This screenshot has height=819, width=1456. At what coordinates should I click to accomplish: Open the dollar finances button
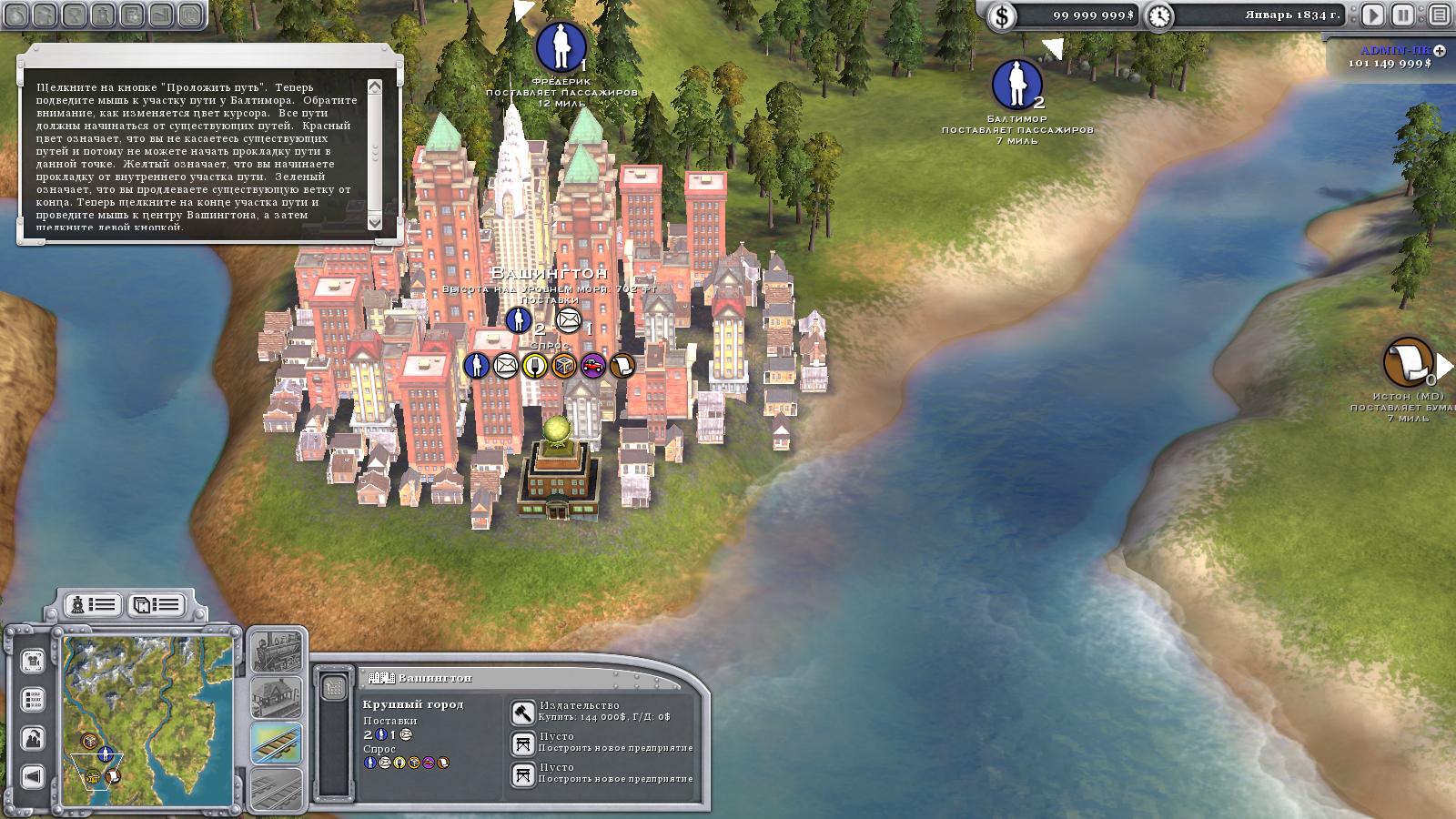click(x=1002, y=15)
